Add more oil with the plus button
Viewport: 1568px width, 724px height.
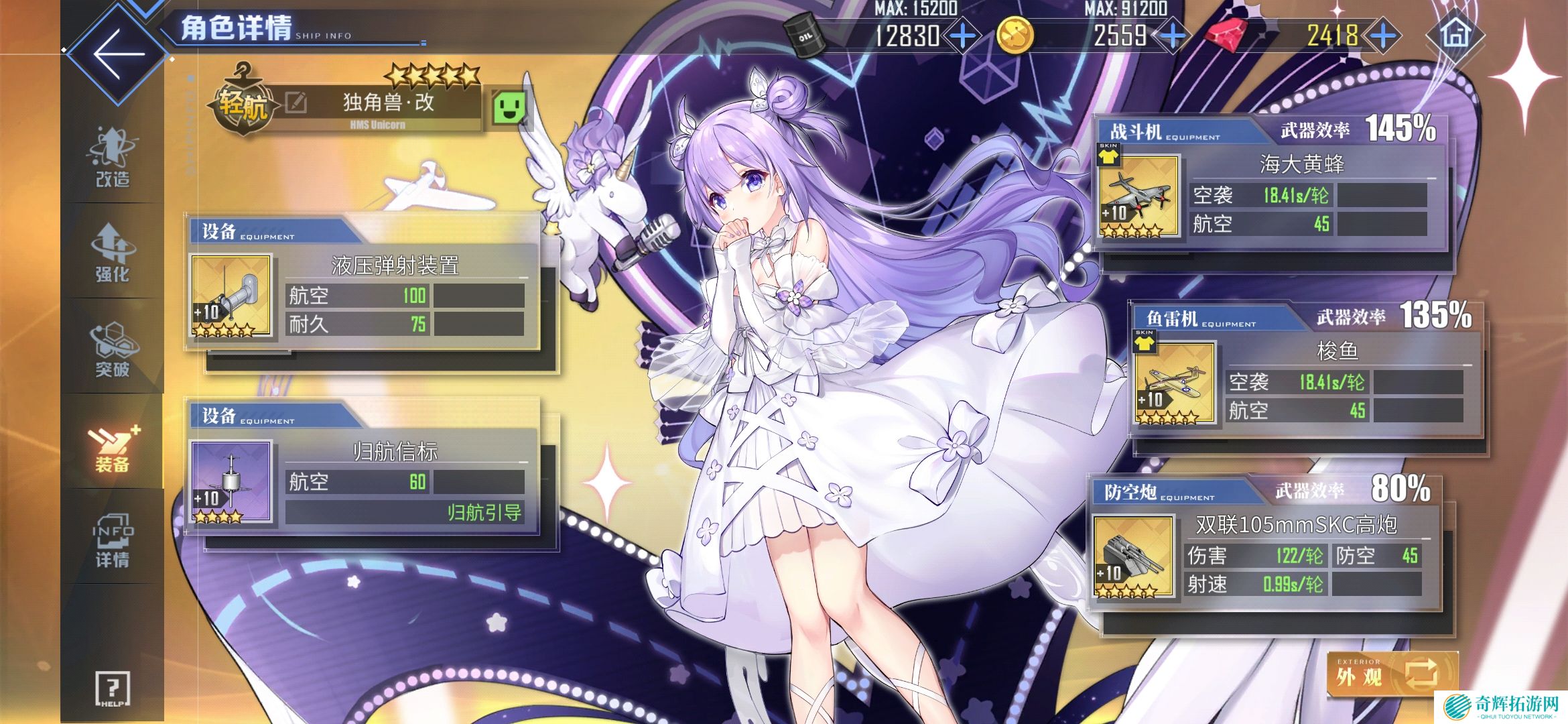(x=963, y=36)
